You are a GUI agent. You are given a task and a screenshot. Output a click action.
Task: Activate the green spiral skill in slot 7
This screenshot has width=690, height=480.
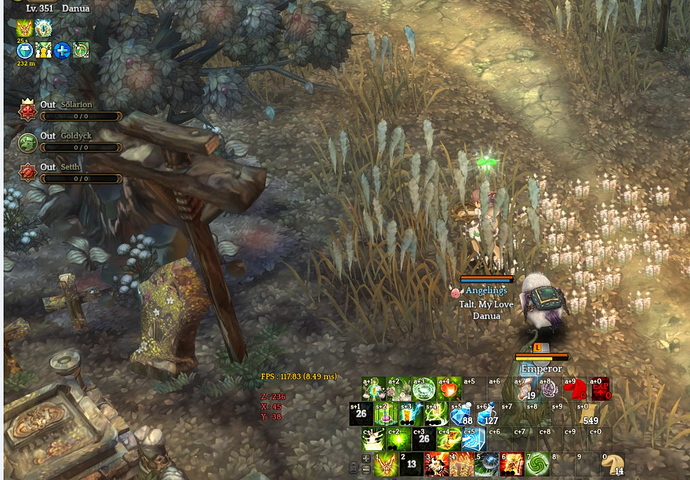pos(537,464)
